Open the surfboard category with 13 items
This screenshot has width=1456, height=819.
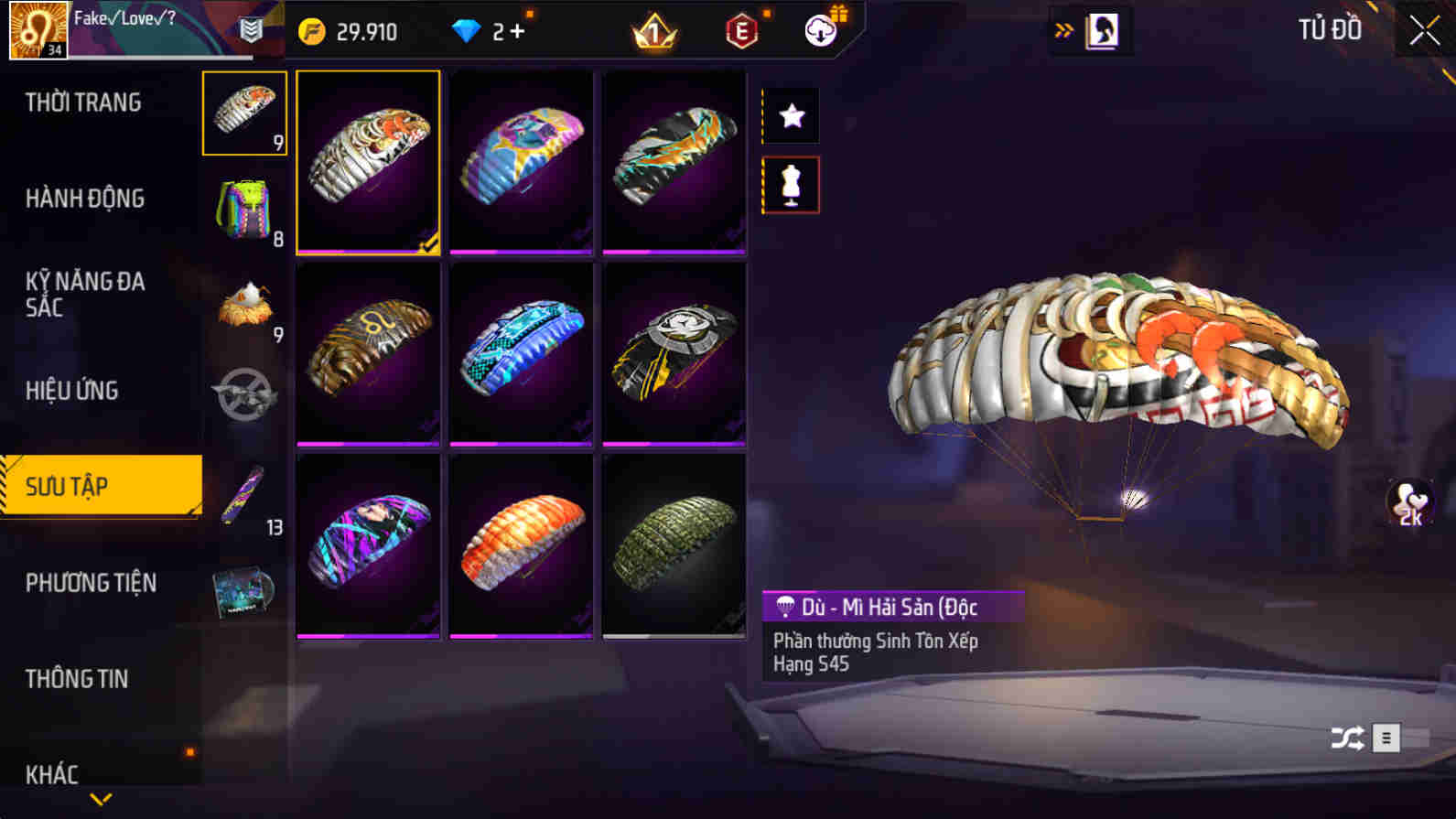pos(244,496)
